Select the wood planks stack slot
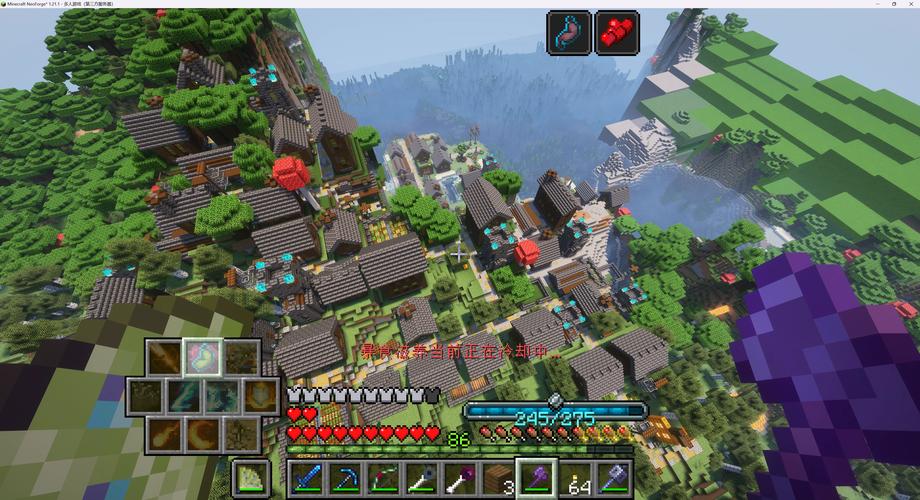 pyautogui.click(x=498, y=479)
